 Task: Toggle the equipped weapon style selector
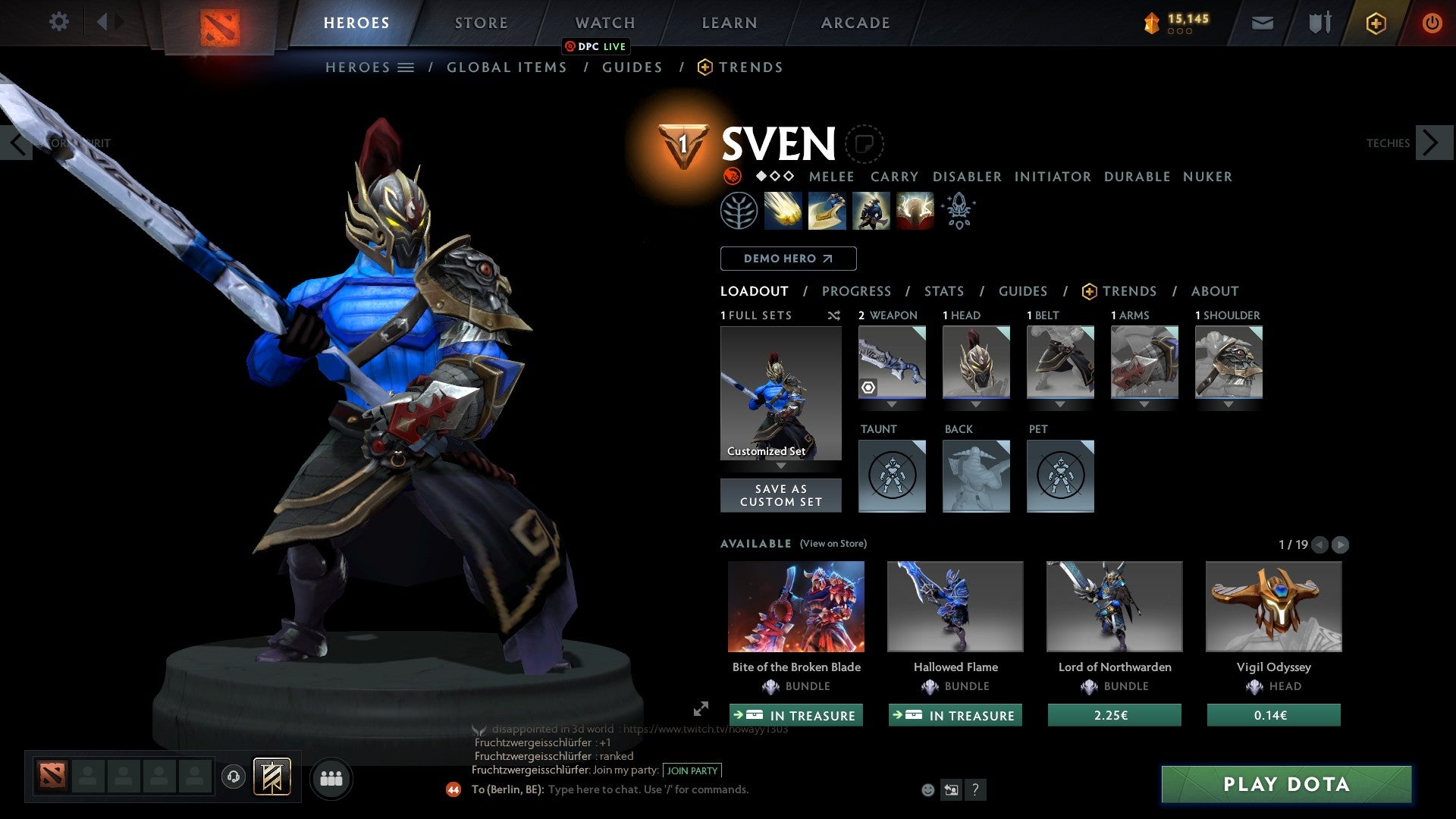coord(867,387)
